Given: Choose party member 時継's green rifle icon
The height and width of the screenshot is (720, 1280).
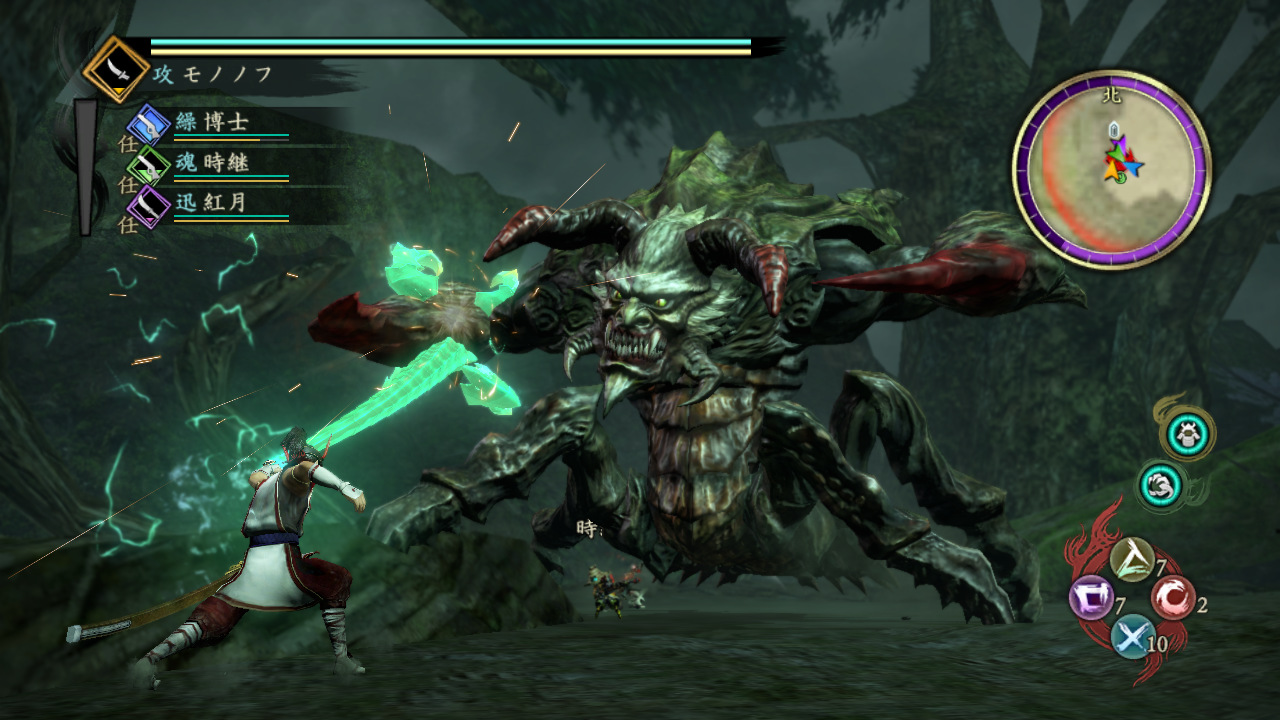Looking at the screenshot, I should (149, 165).
